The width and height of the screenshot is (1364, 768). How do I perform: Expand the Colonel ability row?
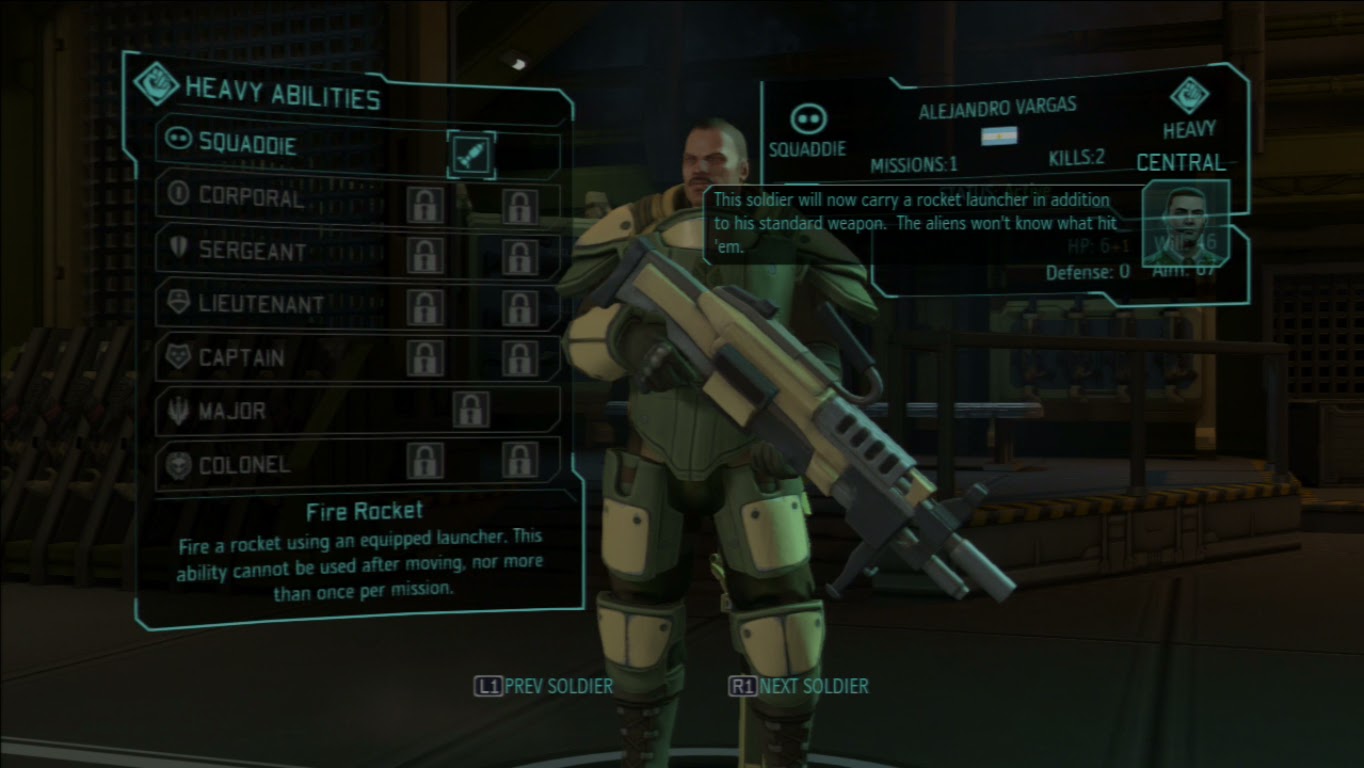(x=300, y=465)
